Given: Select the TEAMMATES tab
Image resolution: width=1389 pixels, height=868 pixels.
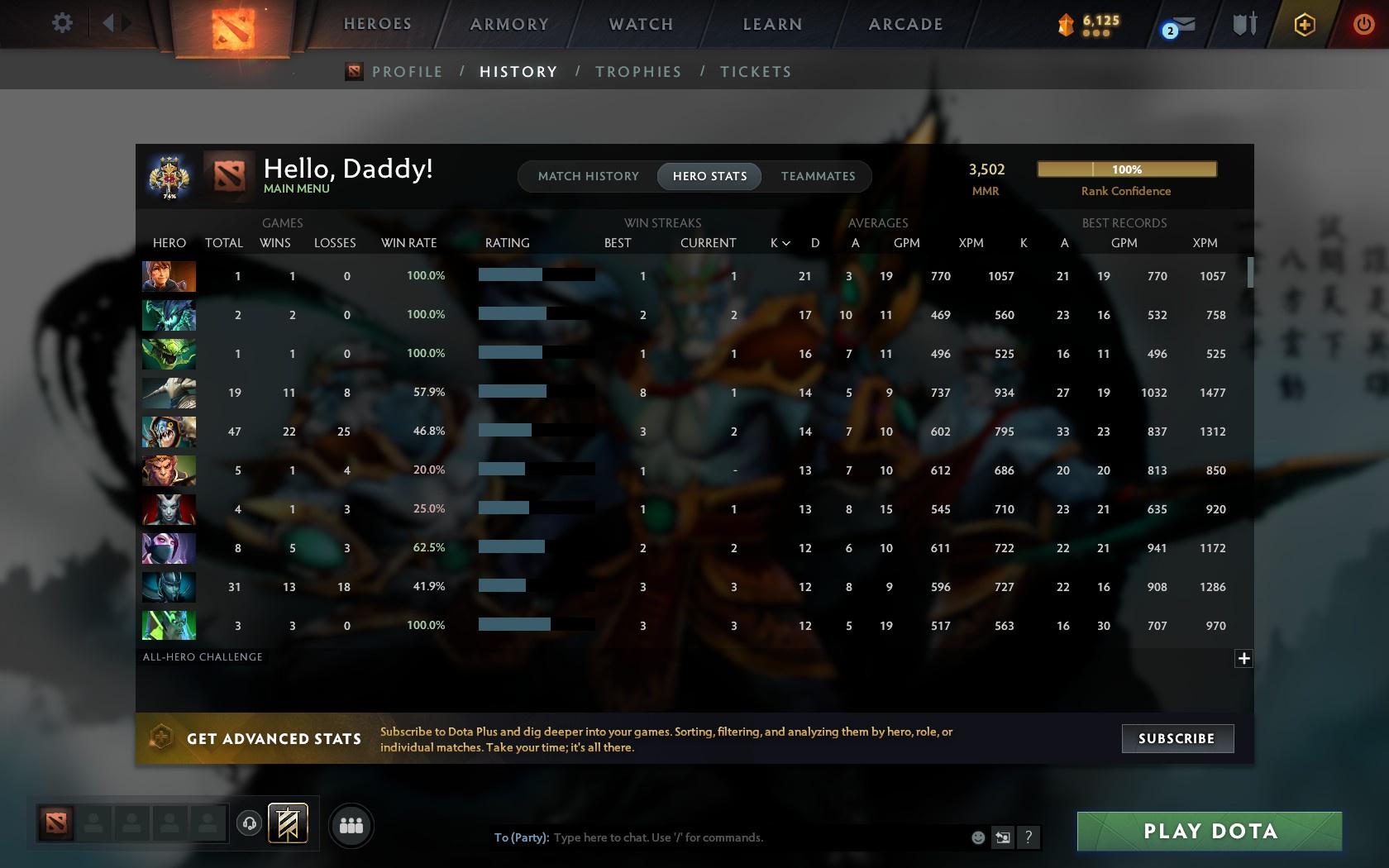Looking at the screenshot, I should [817, 176].
